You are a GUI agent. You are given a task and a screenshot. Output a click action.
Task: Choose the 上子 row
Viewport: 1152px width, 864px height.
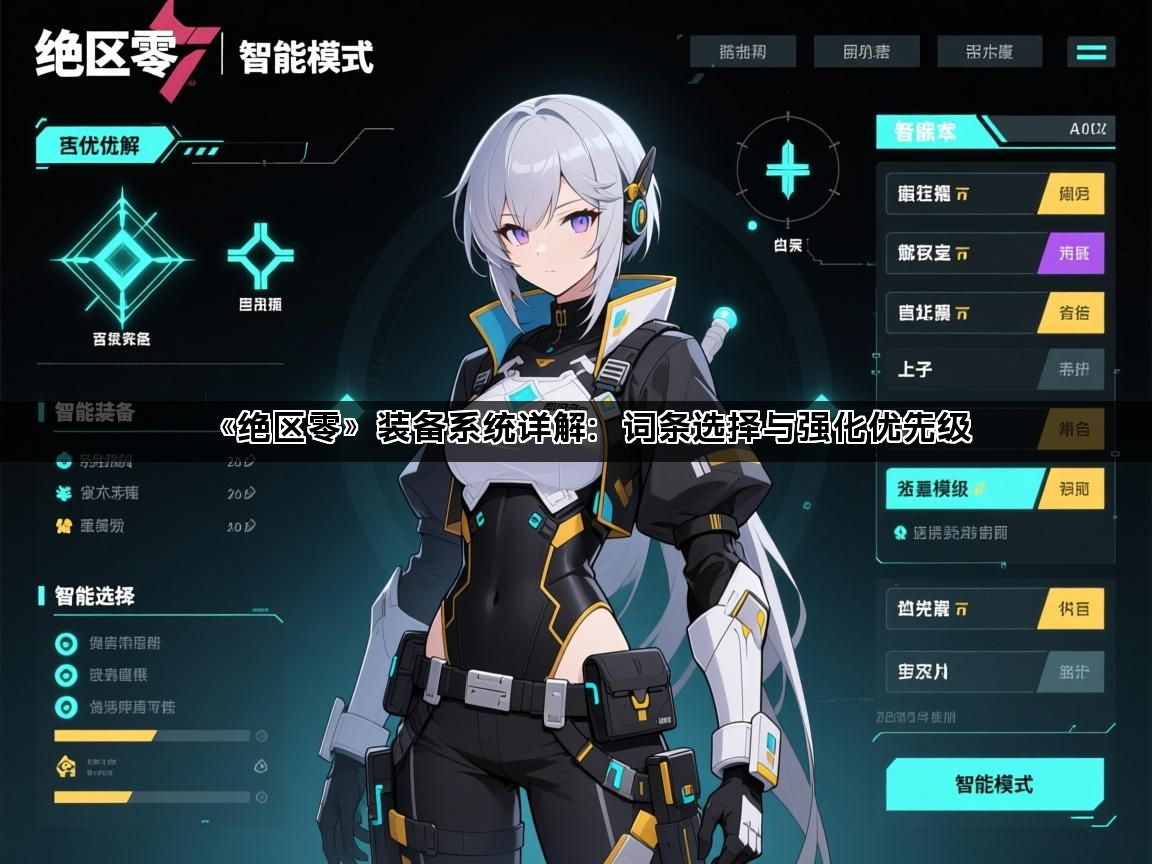pyautogui.click(x=960, y=369)
